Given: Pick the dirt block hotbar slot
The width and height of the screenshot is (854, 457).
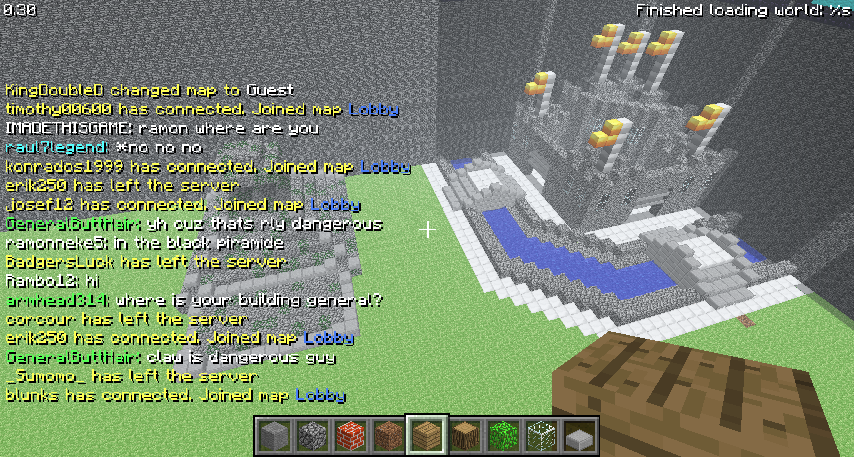Looking at the screenshot, I should 387,436.
